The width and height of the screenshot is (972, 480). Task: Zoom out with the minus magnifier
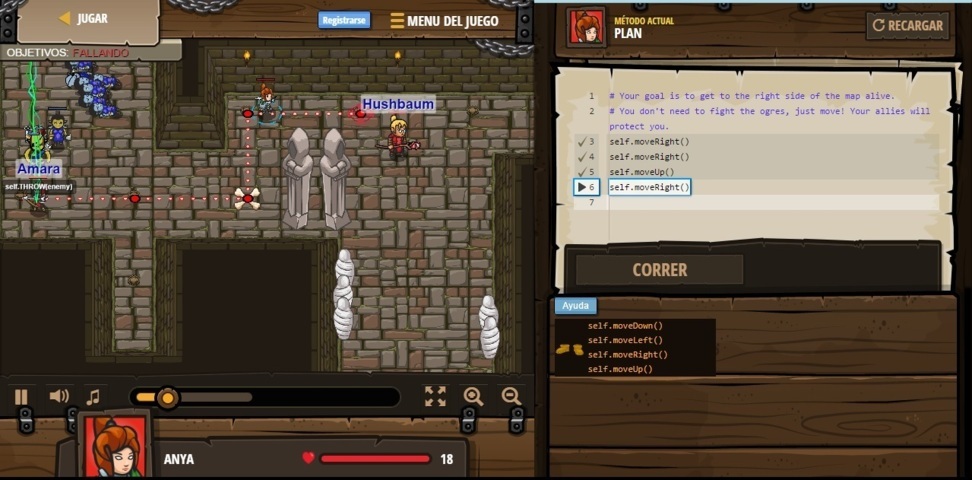pyautogui.click(x=511, y=397)
